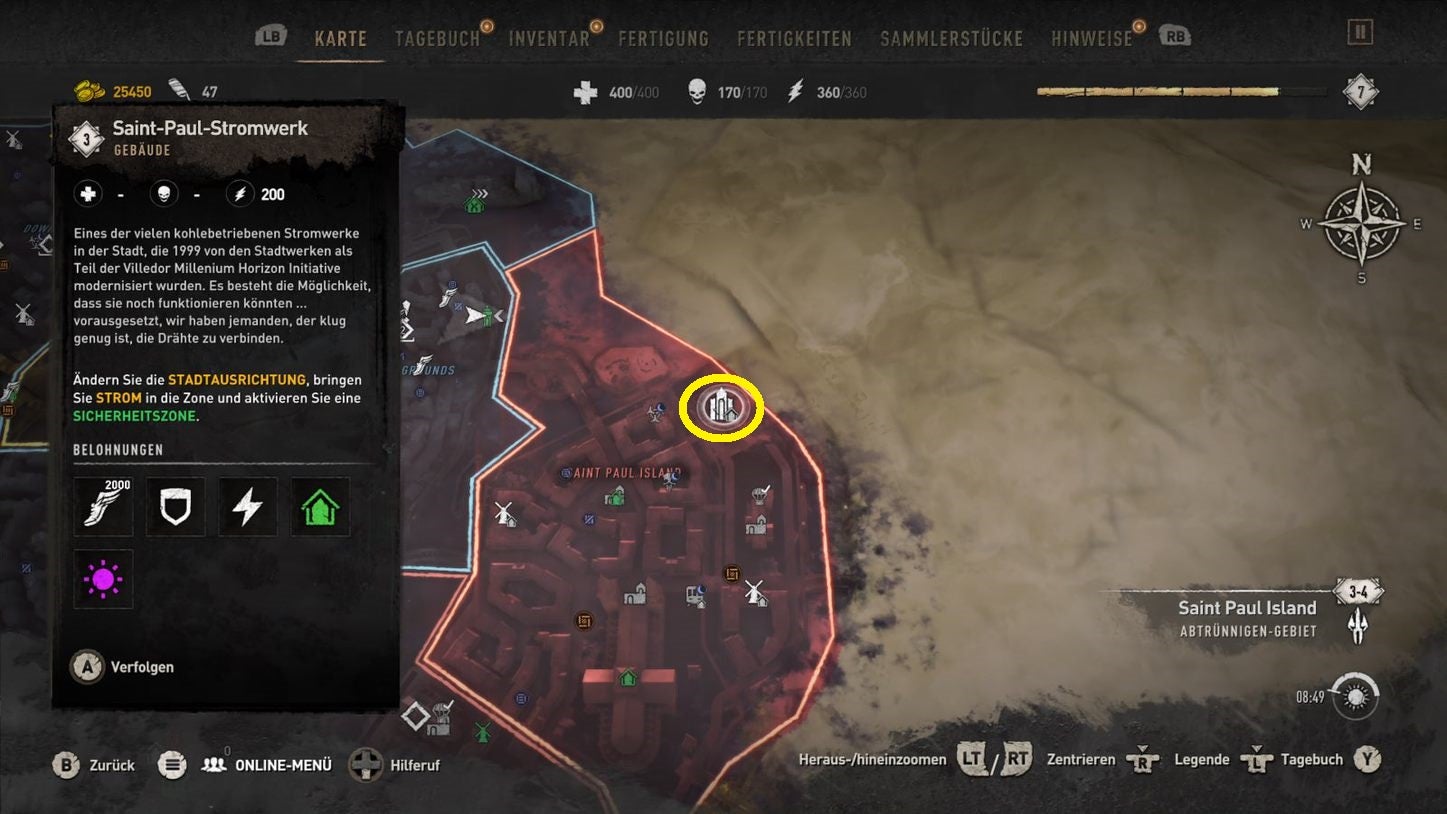This screenshot has width=1447, height=814.
Task: Select the lightning bolt reward icon
Action: (x=247, y=506)
